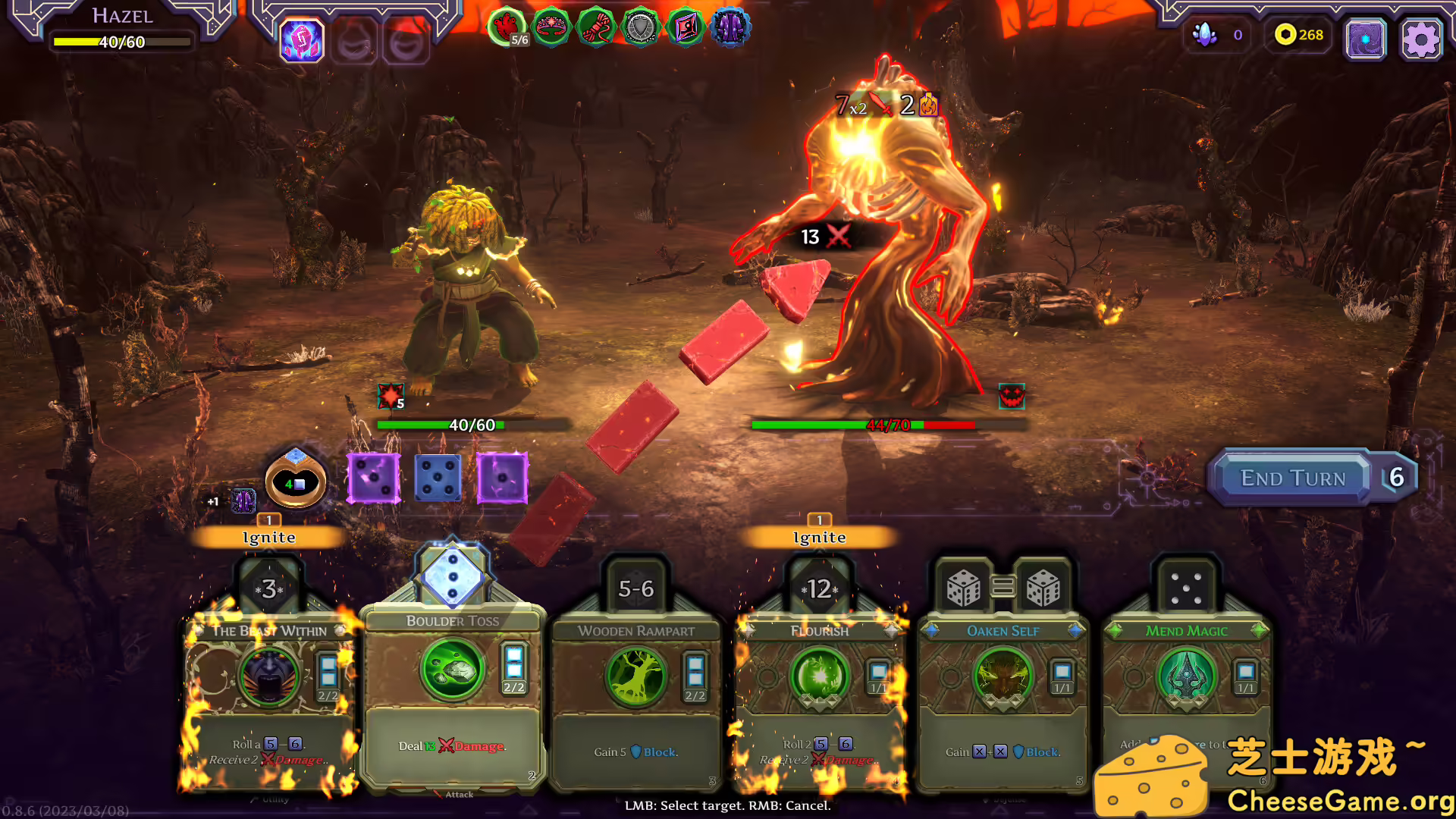Inspect the enemy's 7x2 attack intent icon
1456x819 pixels.
pos(862,105)
